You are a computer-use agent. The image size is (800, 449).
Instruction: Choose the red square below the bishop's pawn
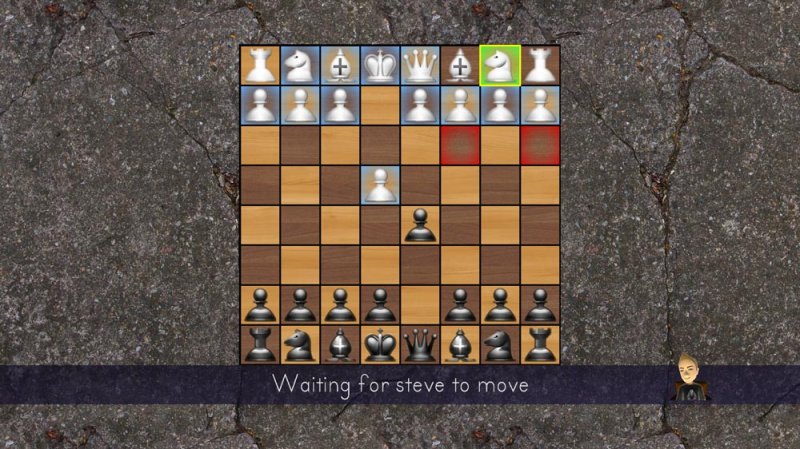pyautogui.click(x=460, y=145)
